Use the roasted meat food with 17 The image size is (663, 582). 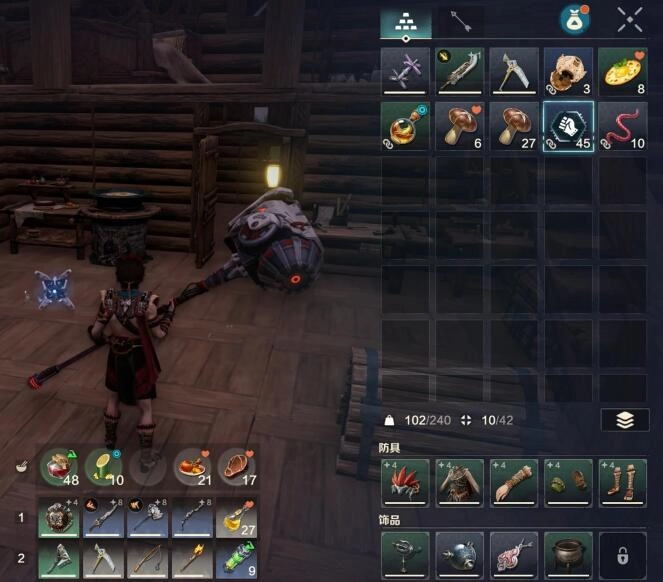236,467
